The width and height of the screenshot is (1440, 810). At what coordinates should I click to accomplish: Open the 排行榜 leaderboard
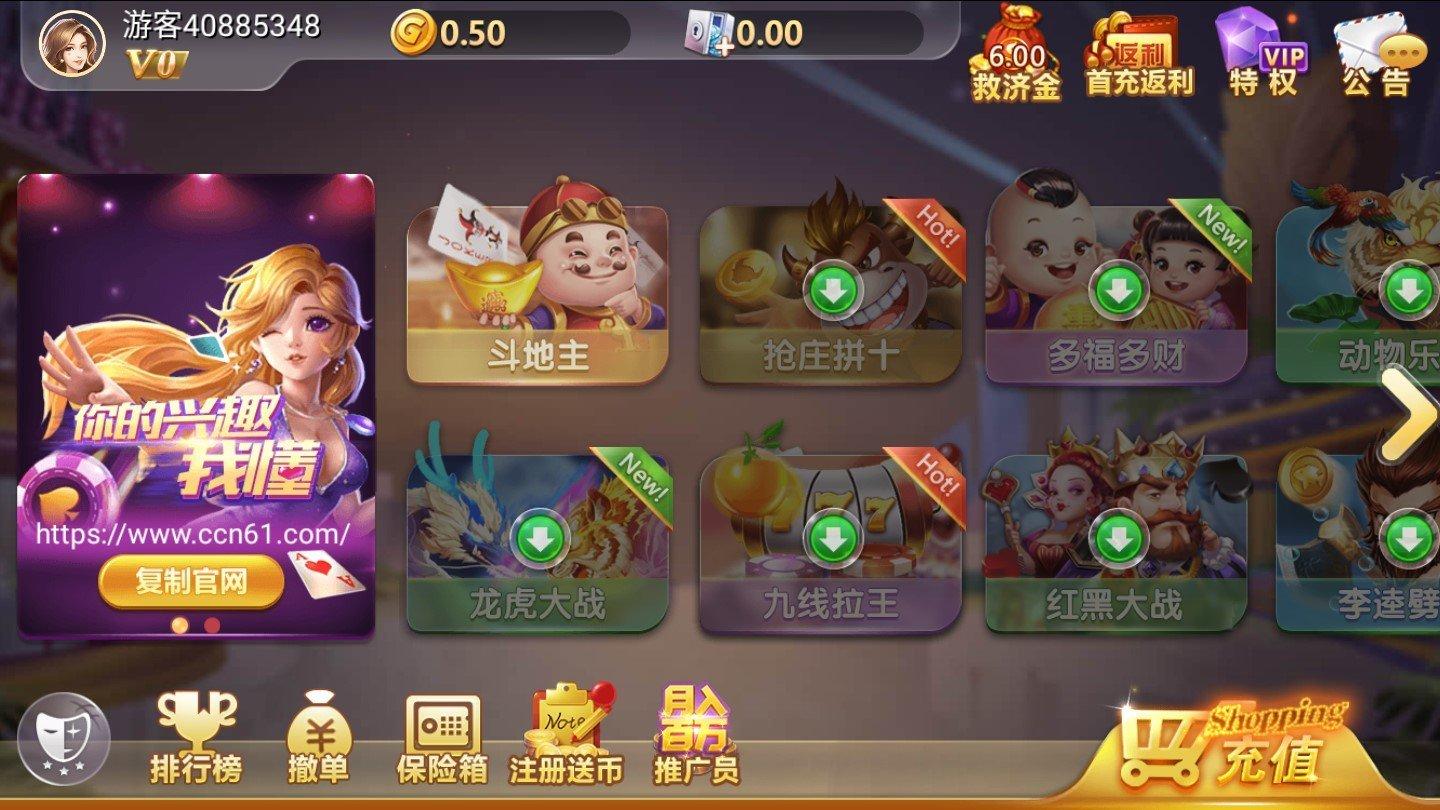tap(196, 740)
